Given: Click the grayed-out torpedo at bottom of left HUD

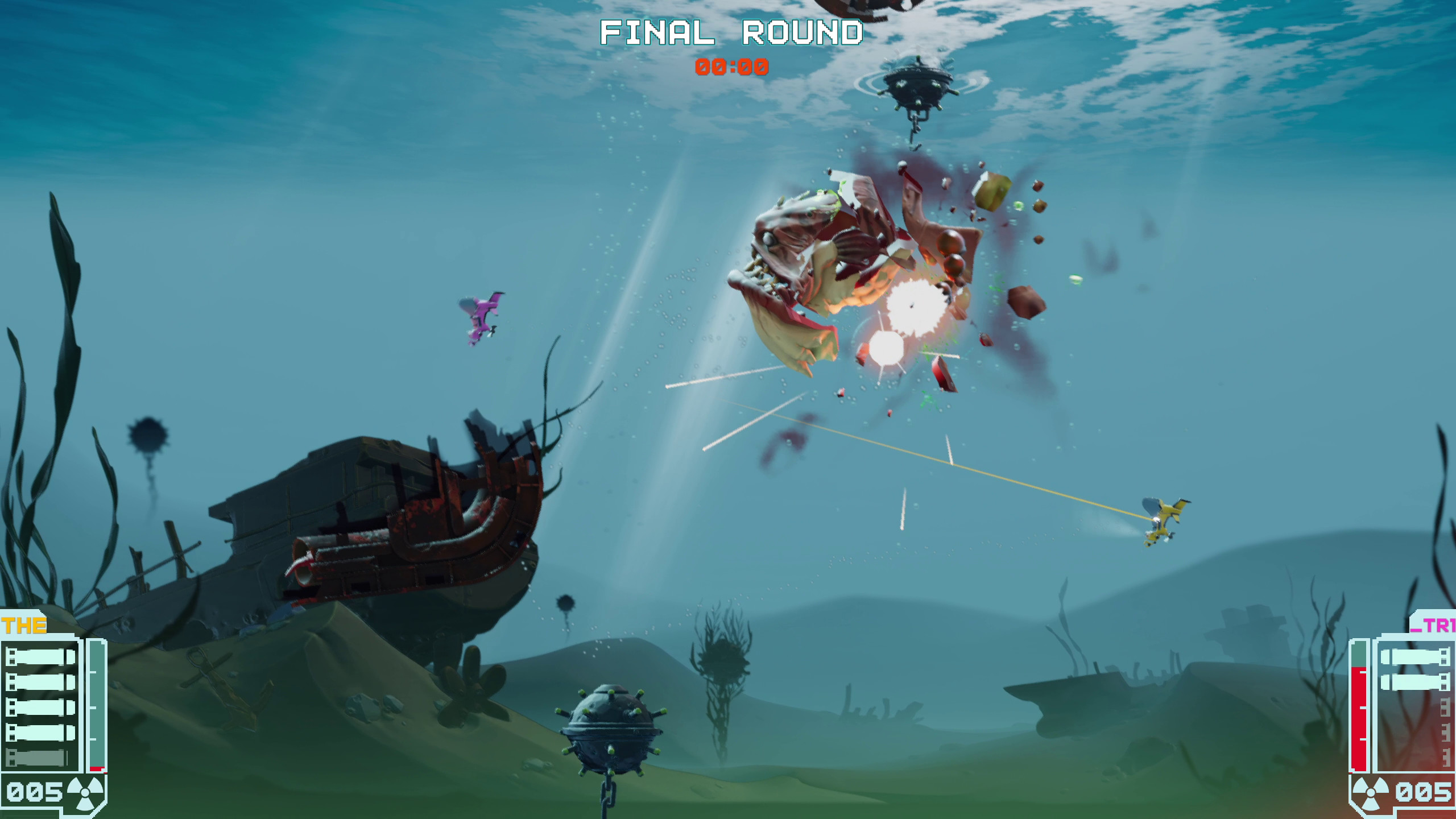Looking at the screenshot, I should click(35, 756).
